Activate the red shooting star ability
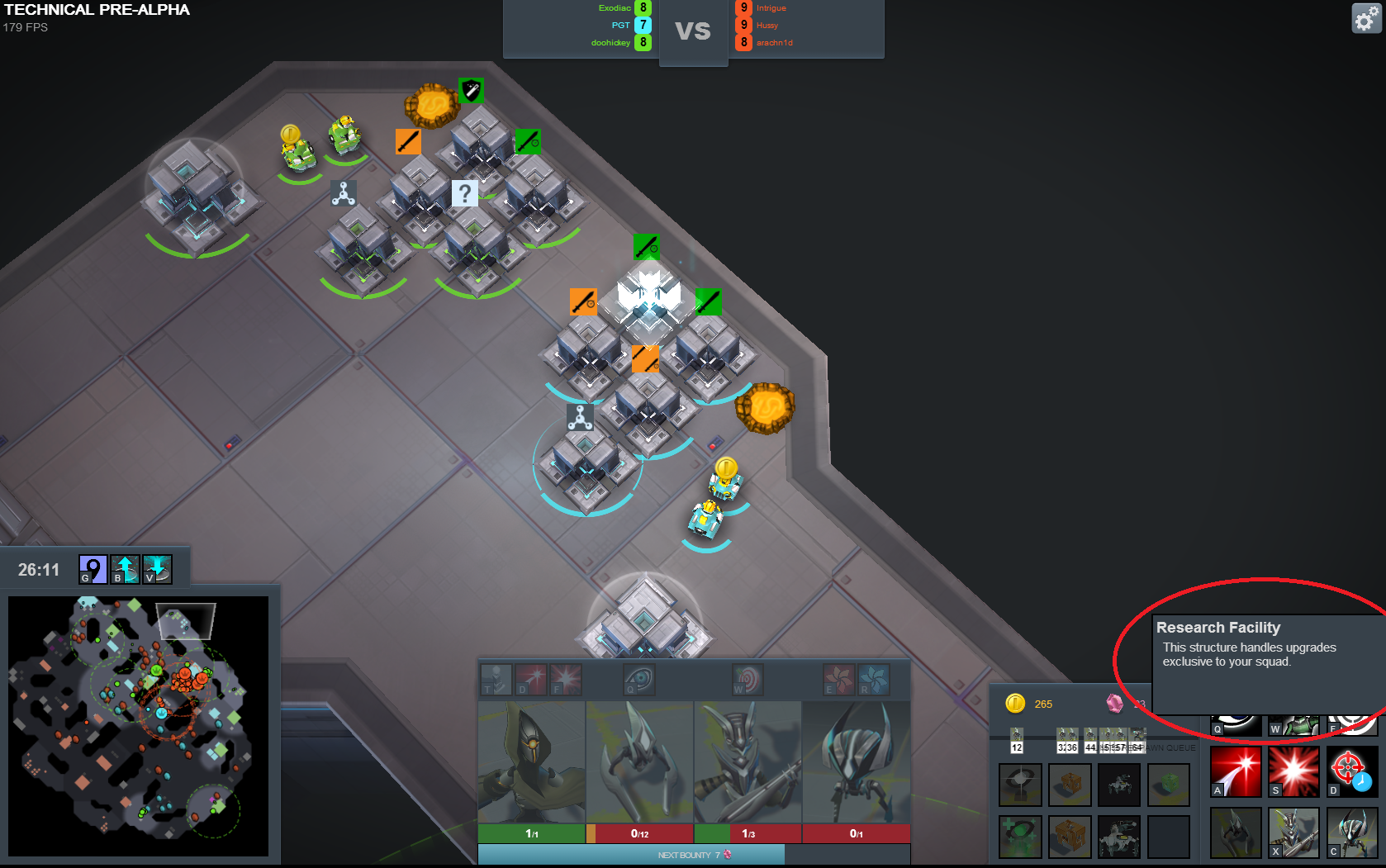The width and height of the screenshot is (1386, 868). tap(1236, 771)
